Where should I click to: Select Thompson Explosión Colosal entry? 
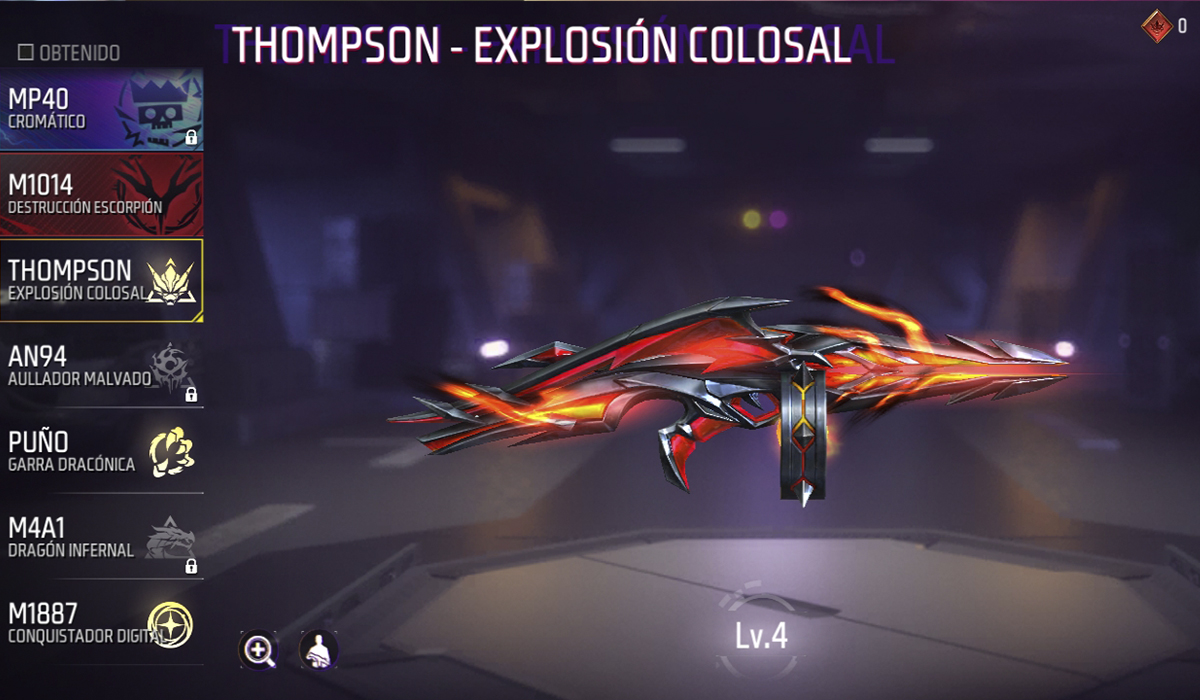pos(101,280)
